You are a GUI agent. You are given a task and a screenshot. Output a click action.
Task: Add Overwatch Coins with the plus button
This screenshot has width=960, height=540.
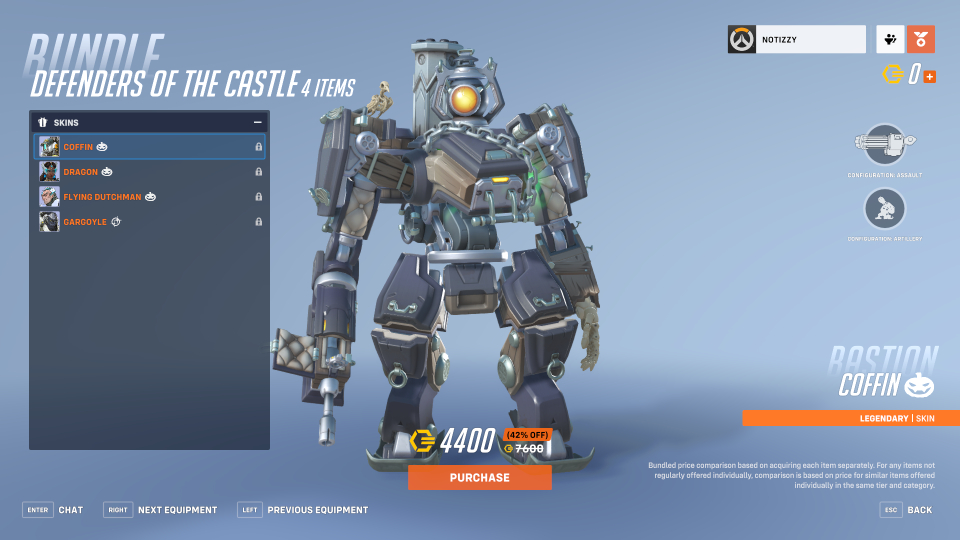pos(930,76)
